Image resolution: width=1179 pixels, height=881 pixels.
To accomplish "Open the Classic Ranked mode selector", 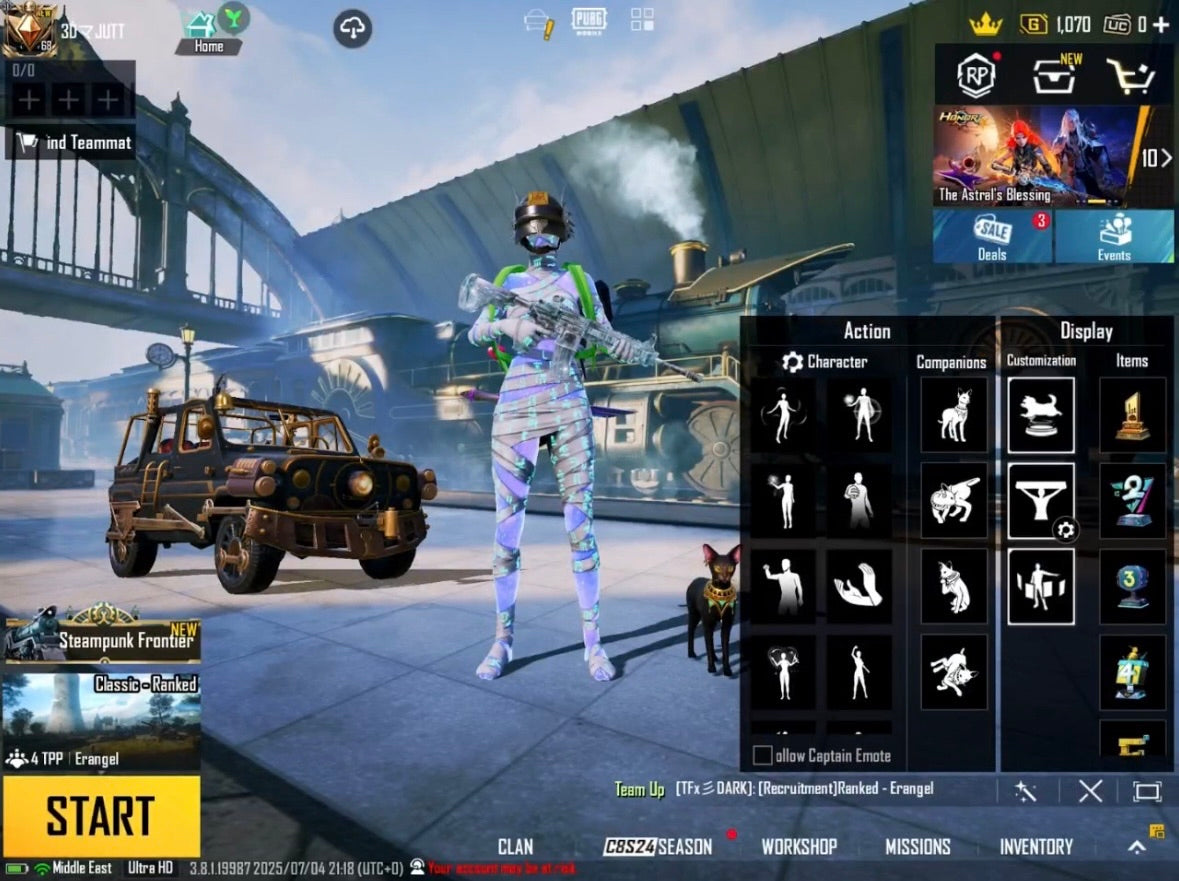I will [x=101, y=720].
